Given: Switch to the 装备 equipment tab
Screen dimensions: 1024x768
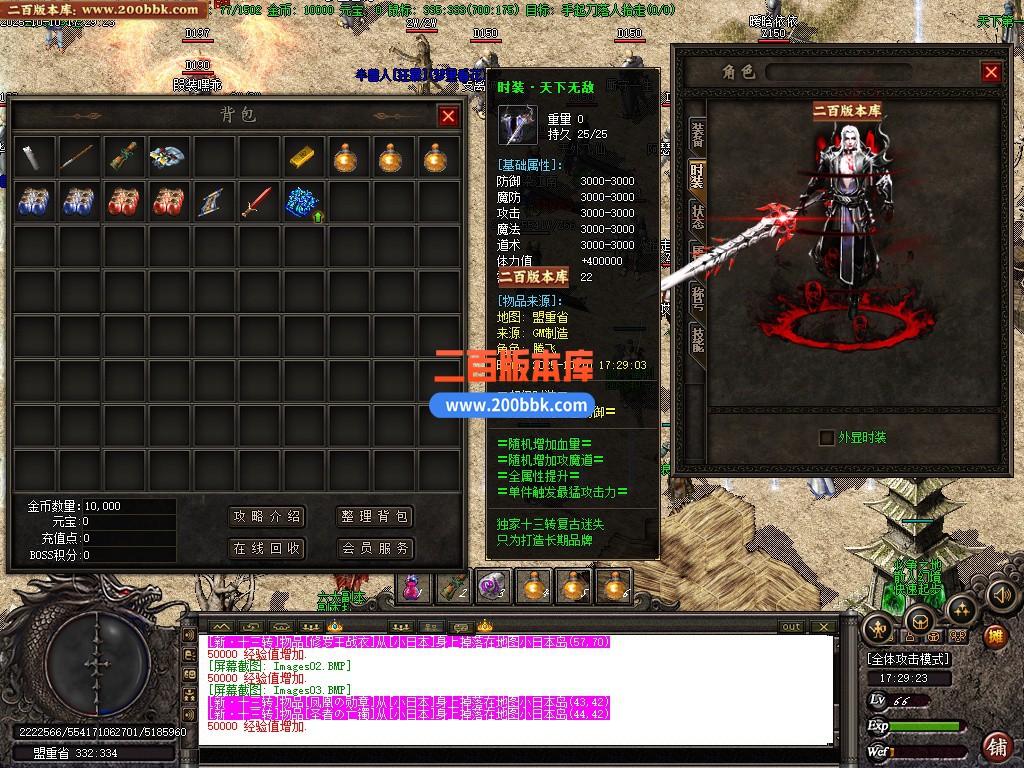Looking at the screenshot, I should click(697, 136).
